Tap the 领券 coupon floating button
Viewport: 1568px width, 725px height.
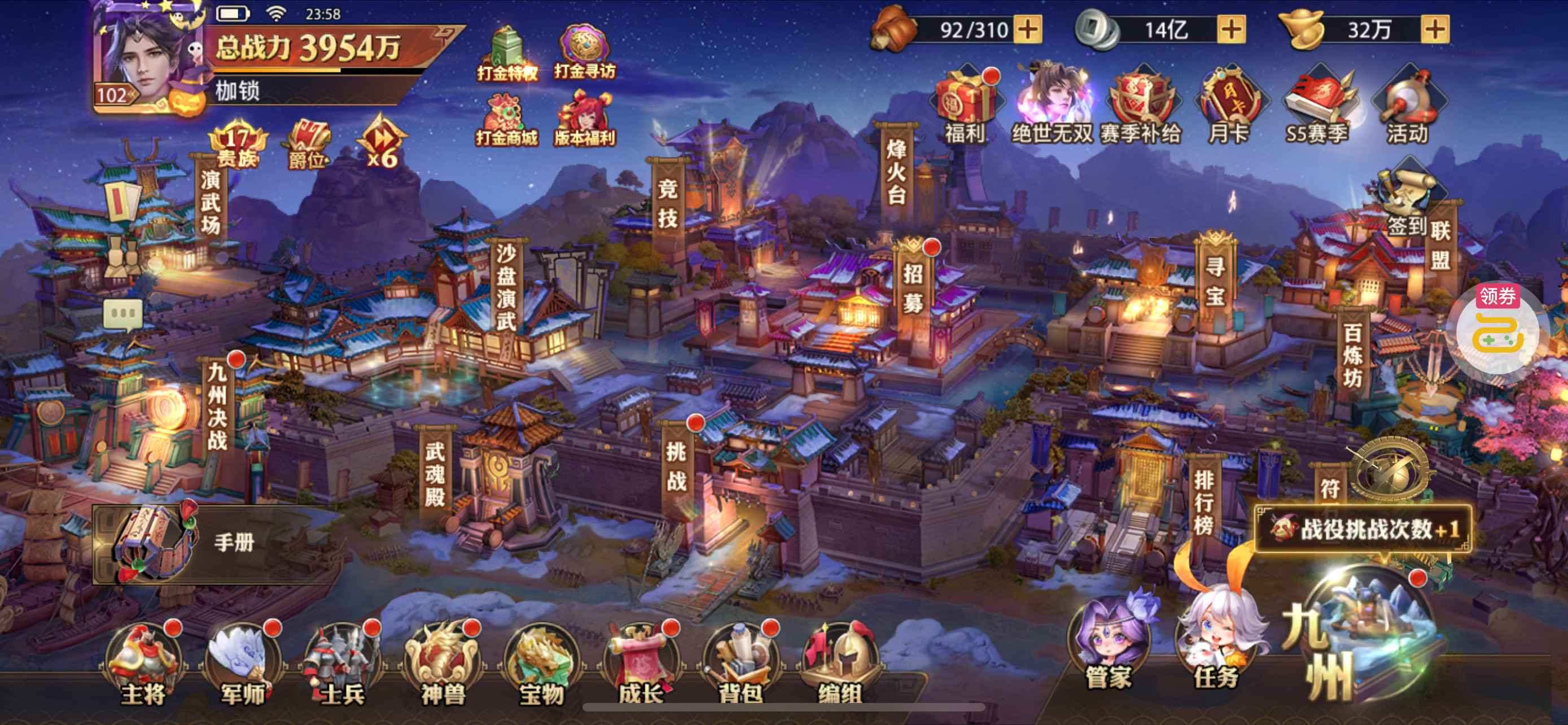point(1497,329)
